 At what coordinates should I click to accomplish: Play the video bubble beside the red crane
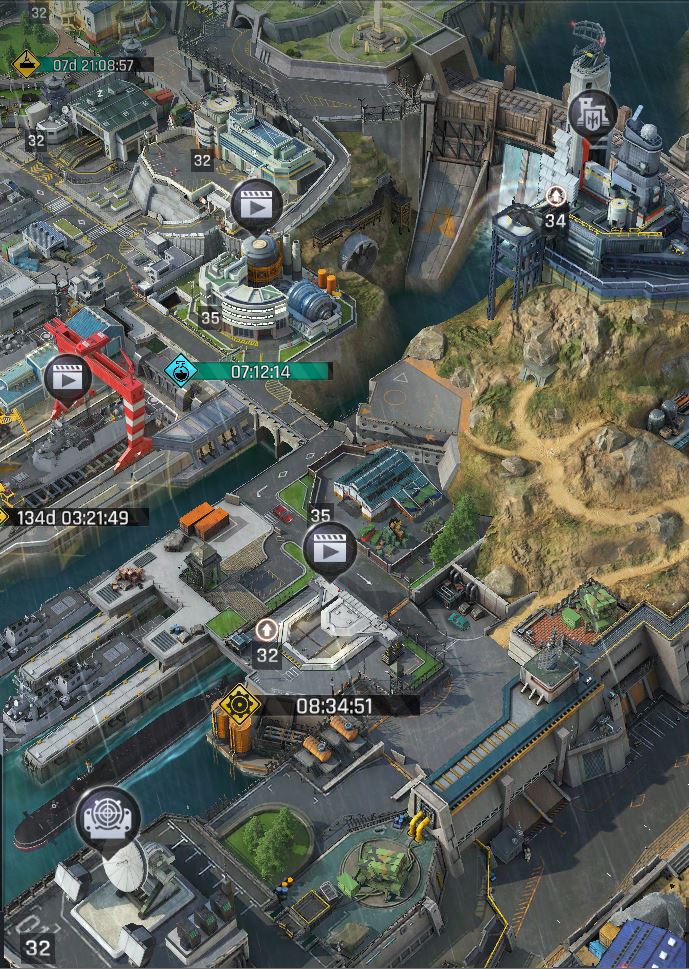pos(68,378)
